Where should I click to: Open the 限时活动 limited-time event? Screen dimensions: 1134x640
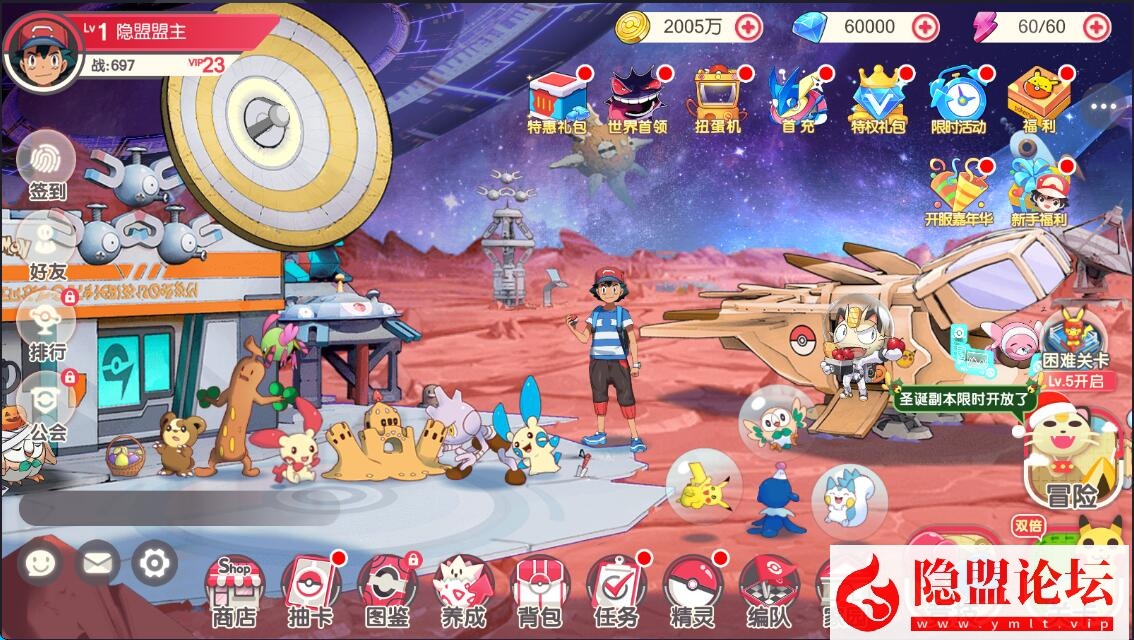(x=958, y=100)
